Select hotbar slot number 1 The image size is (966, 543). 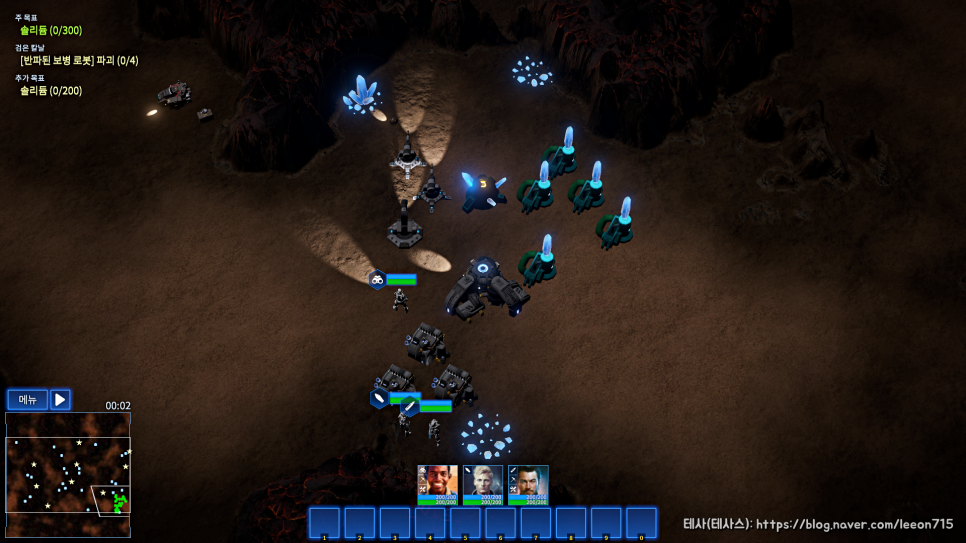324,523
